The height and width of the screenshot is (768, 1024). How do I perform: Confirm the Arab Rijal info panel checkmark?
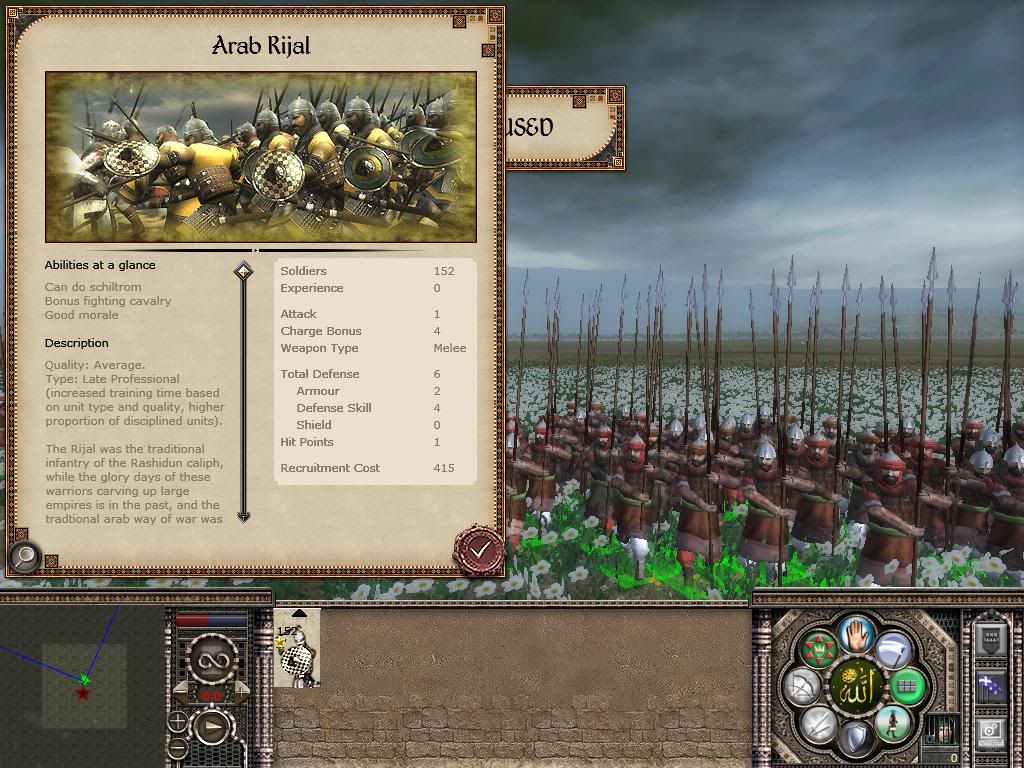[480, 548]
